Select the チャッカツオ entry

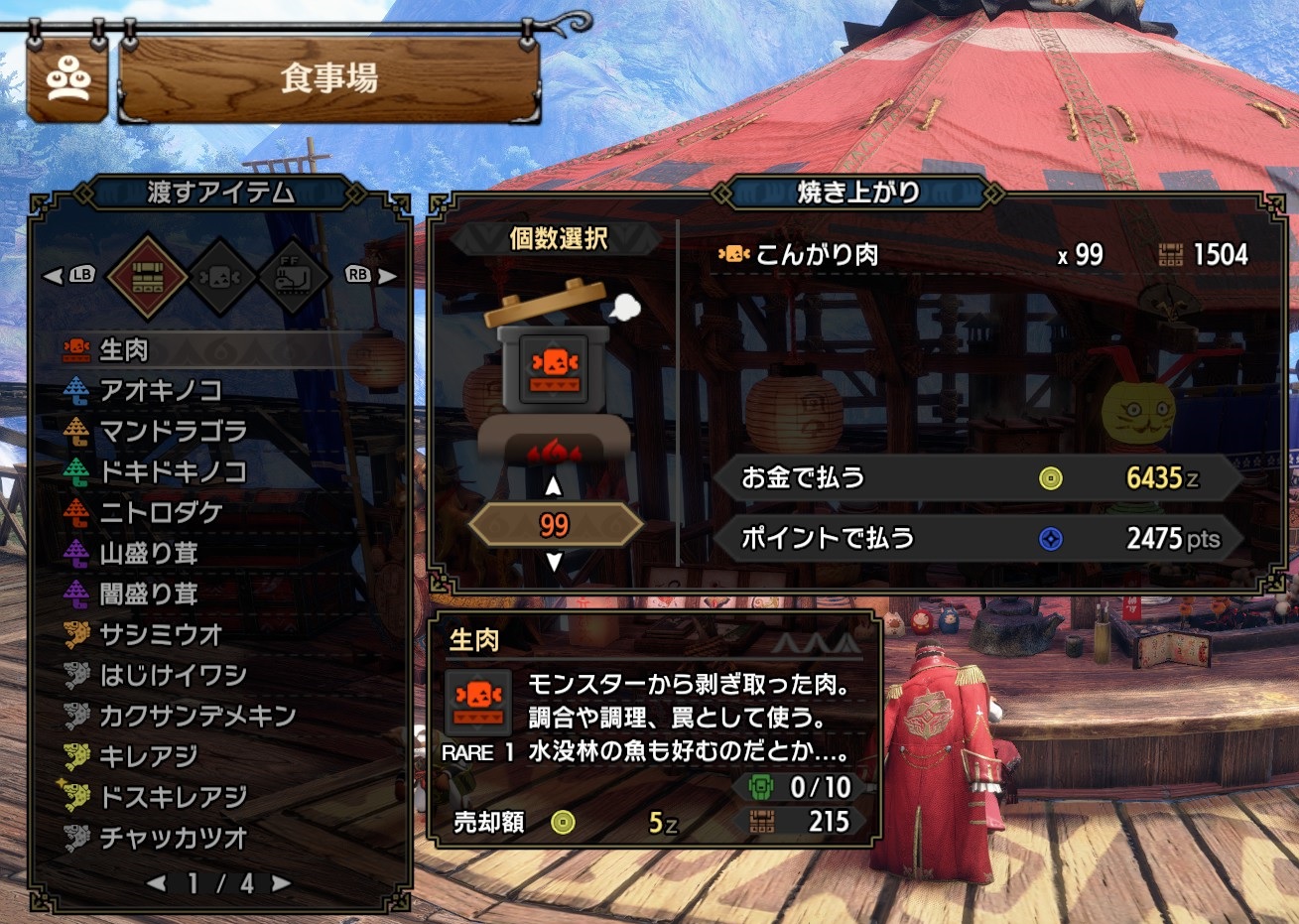(x=172, y=838)
